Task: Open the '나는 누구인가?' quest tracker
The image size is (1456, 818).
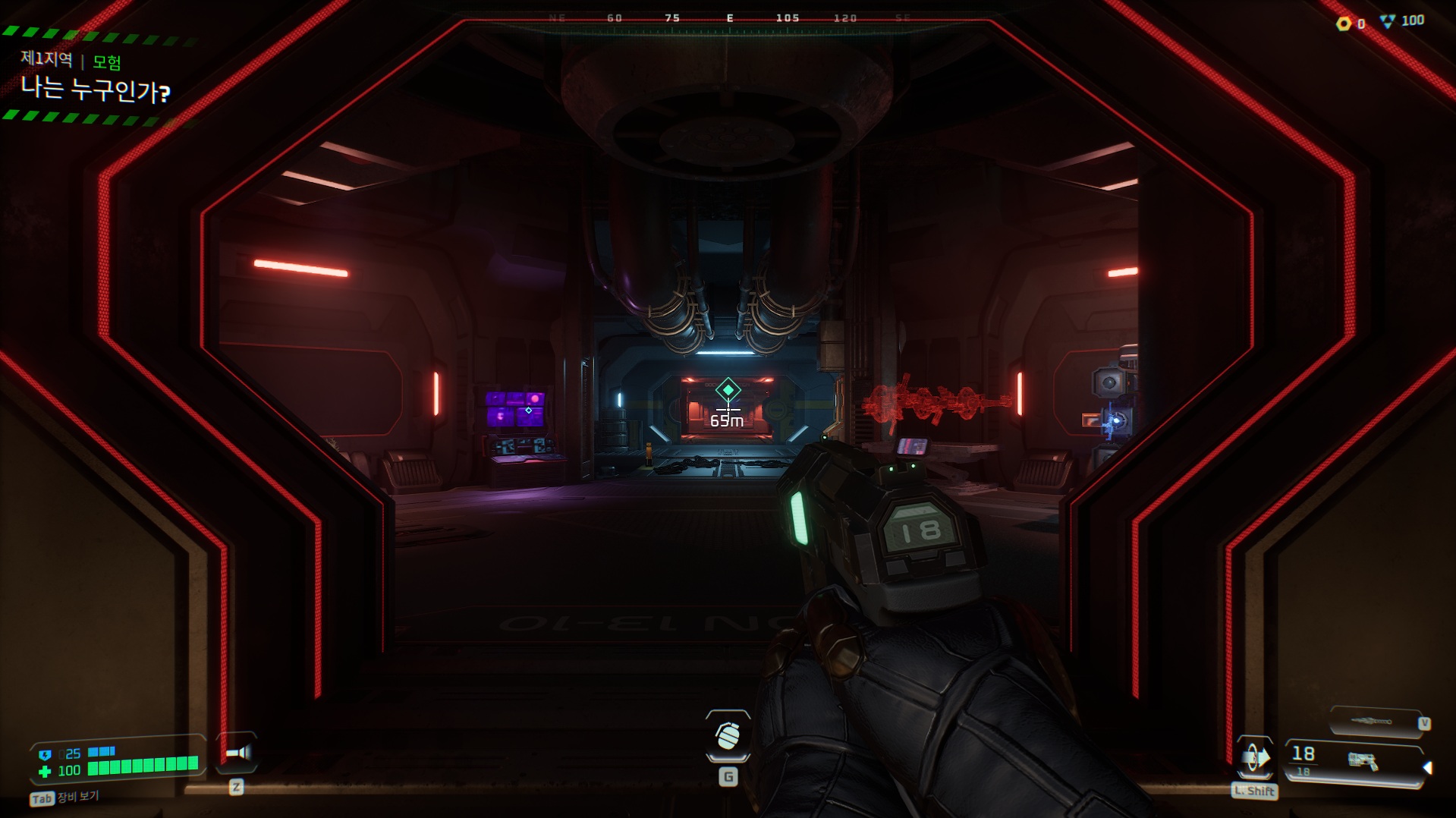Action: pyautogui.click(x=96, y=90)
